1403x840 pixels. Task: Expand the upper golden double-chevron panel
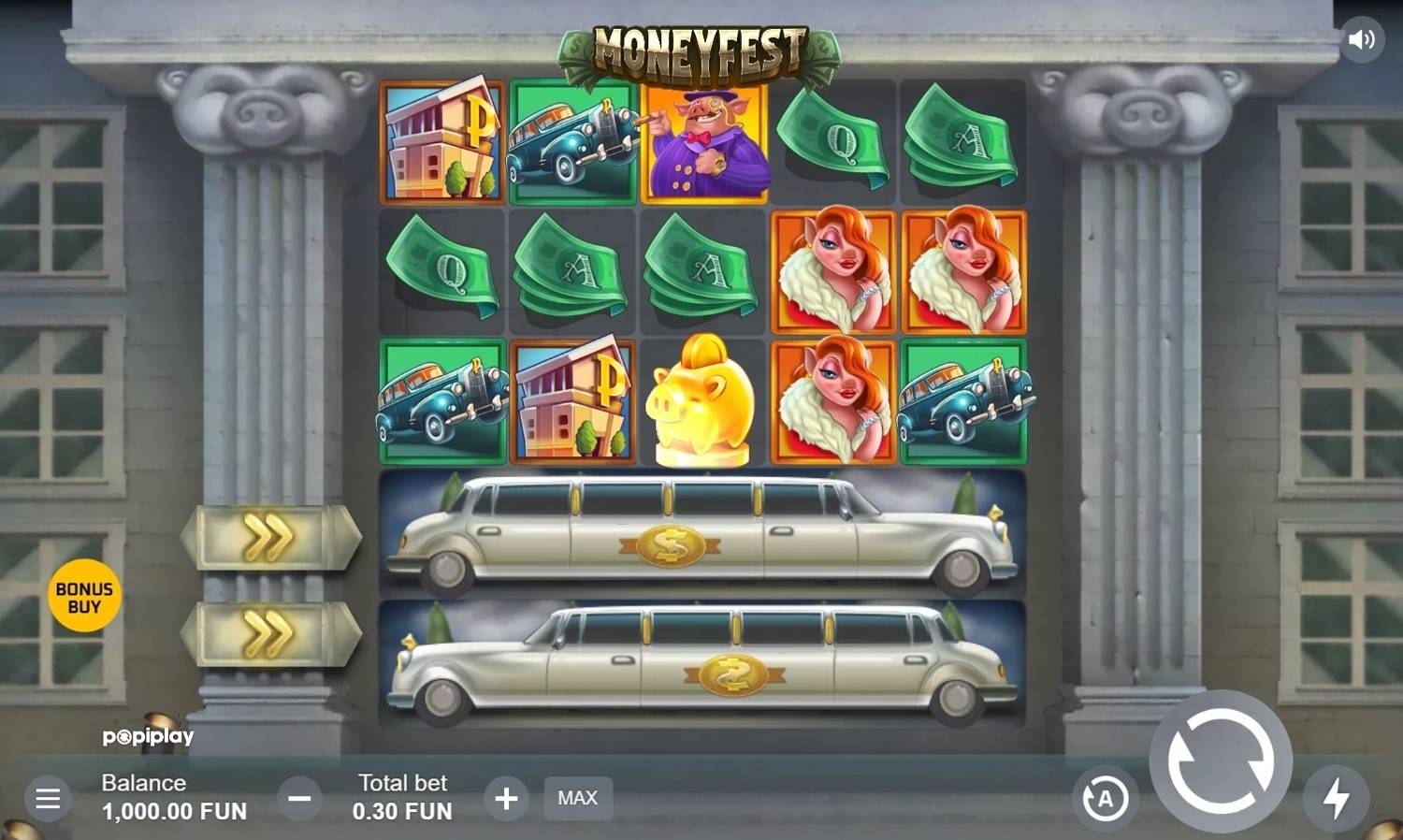tap(269, 538)
